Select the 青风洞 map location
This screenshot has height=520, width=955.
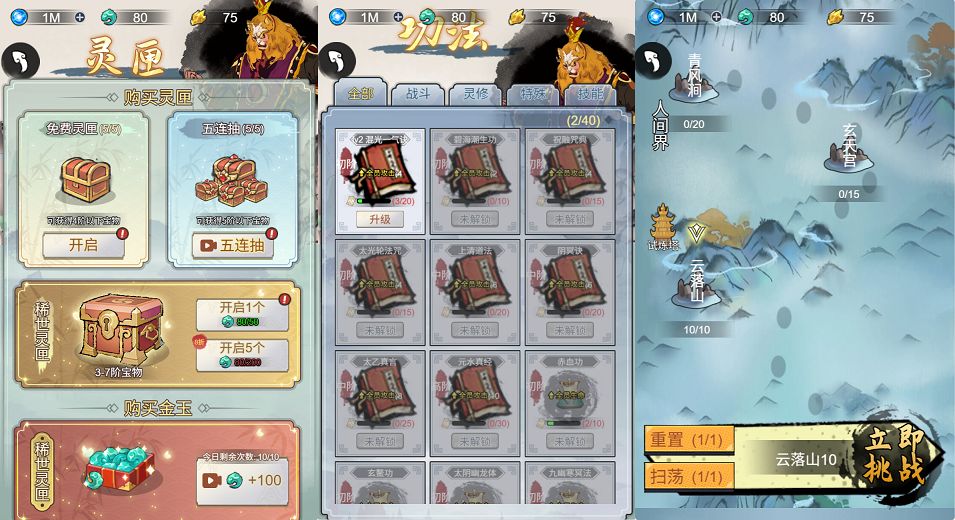[x=694, y=79]
